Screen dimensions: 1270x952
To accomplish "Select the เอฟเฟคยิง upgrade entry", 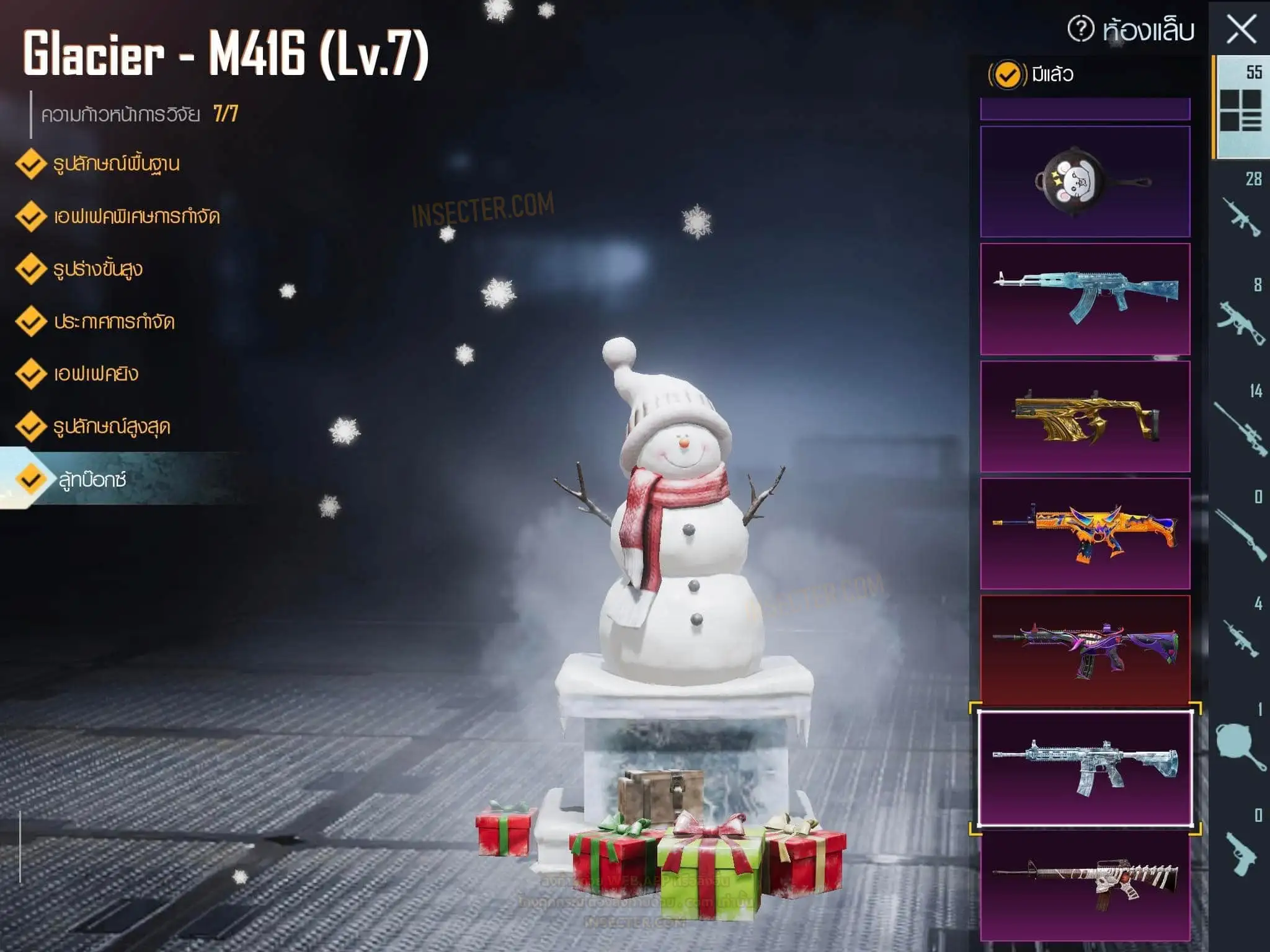I will click(95, 374).
